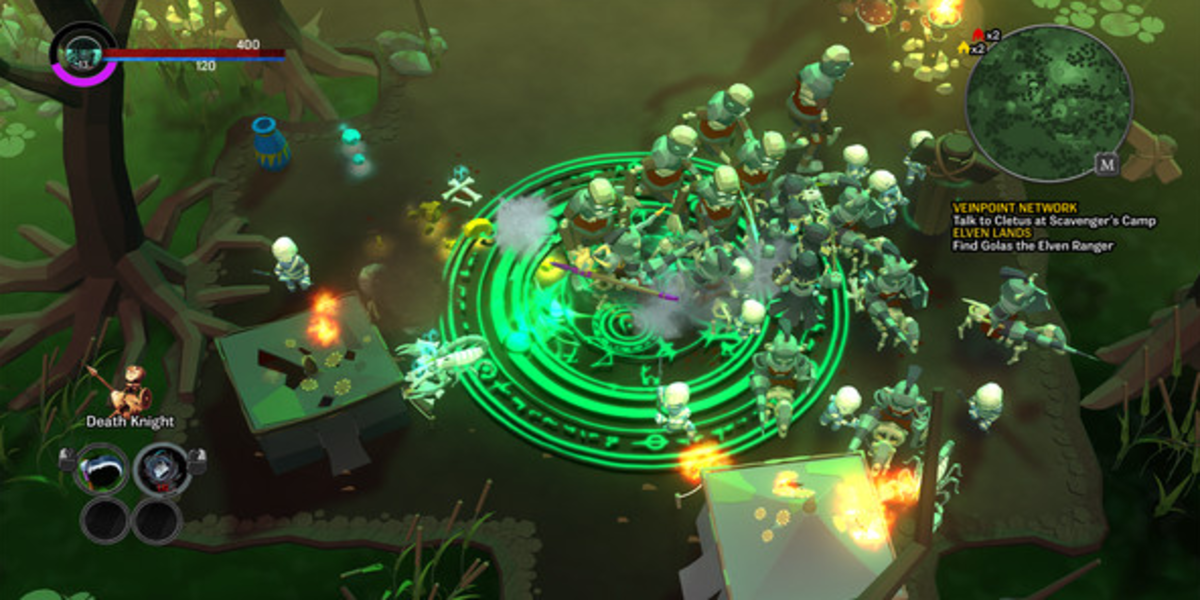The width and height of the screenshot is (1200, 600).
Task: Activate the scythe slash ability
Action: click(x=103, y=466)
